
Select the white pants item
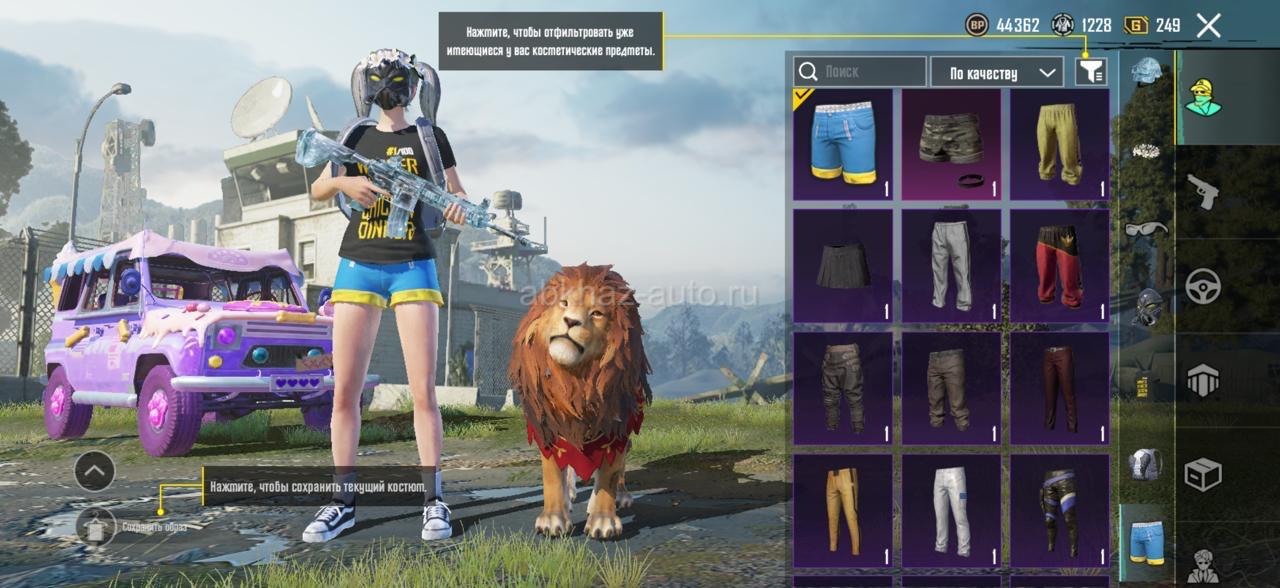(951, 510)
